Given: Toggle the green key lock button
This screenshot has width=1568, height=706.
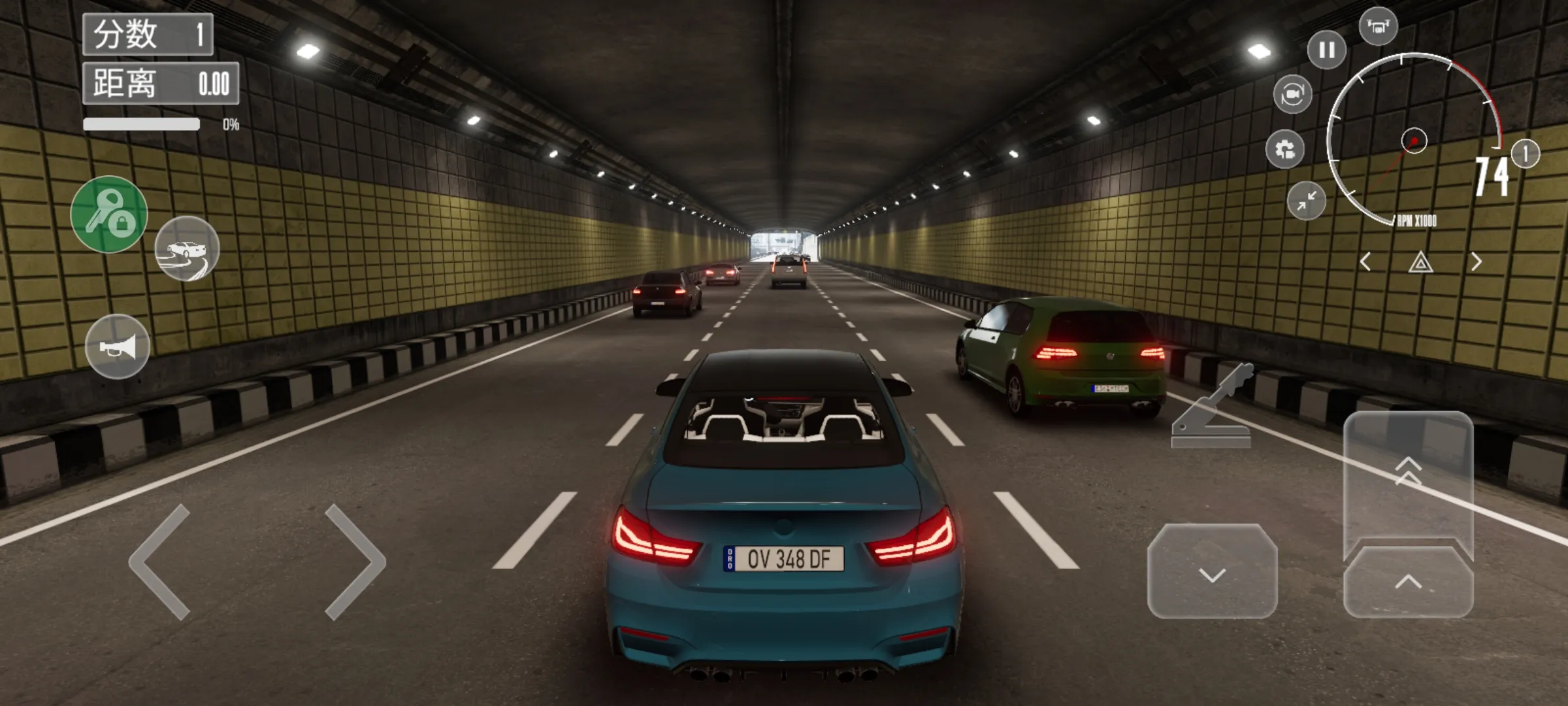Looking at the screenshot, I should [x=109, y=214].
